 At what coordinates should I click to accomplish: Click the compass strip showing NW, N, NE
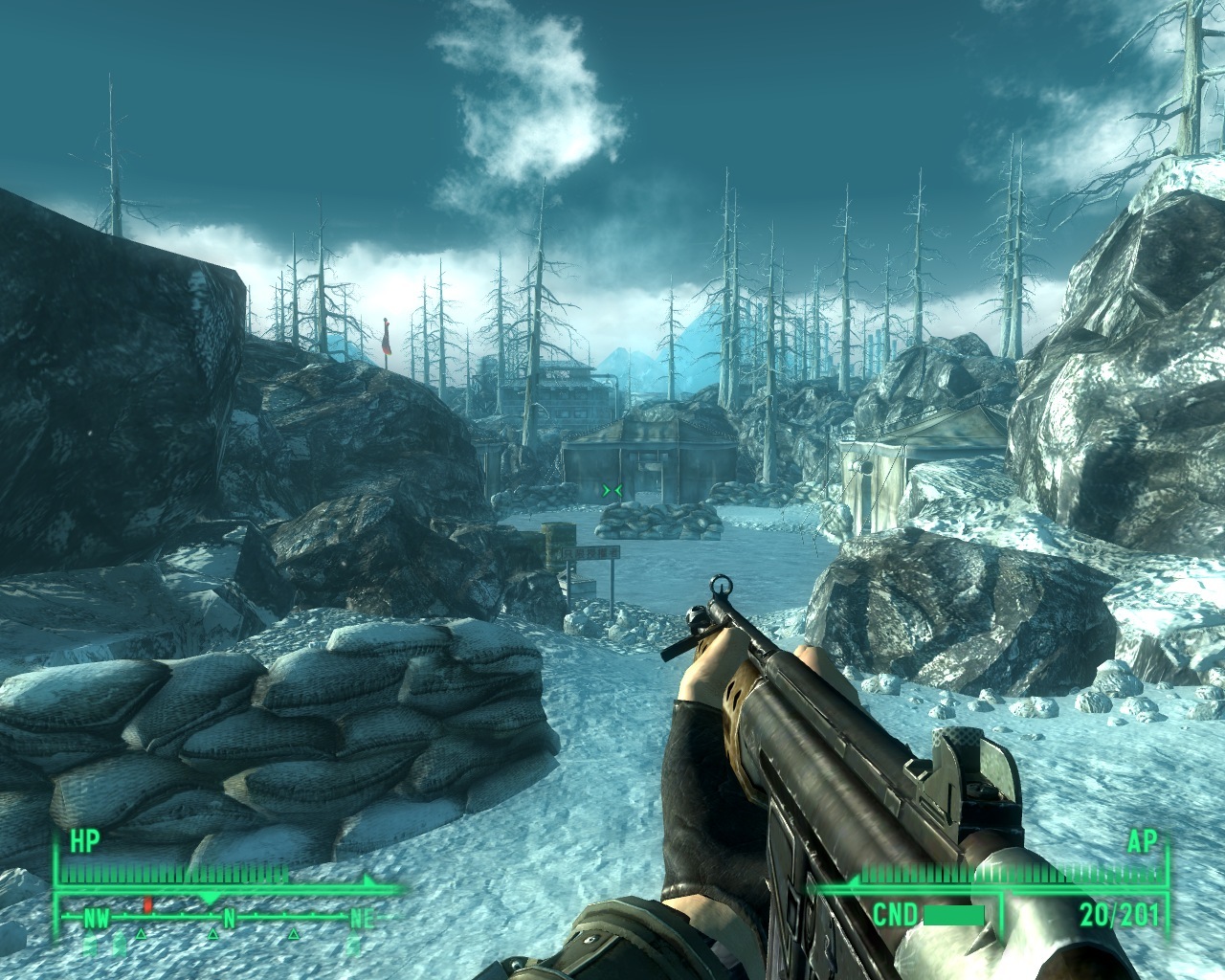[x=227, y=920]
